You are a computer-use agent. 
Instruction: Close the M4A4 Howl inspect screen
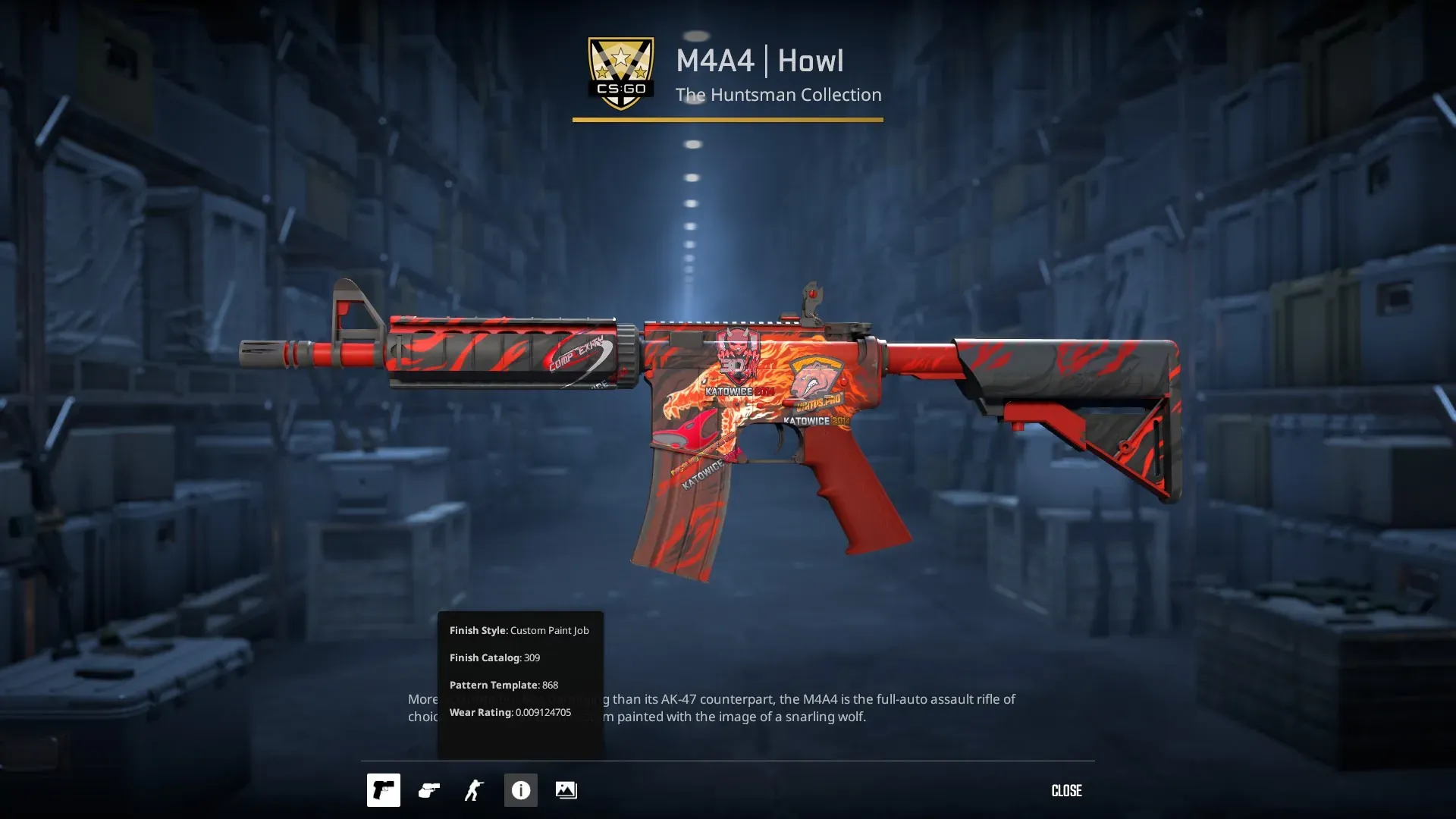click(x=1066, y=790)
